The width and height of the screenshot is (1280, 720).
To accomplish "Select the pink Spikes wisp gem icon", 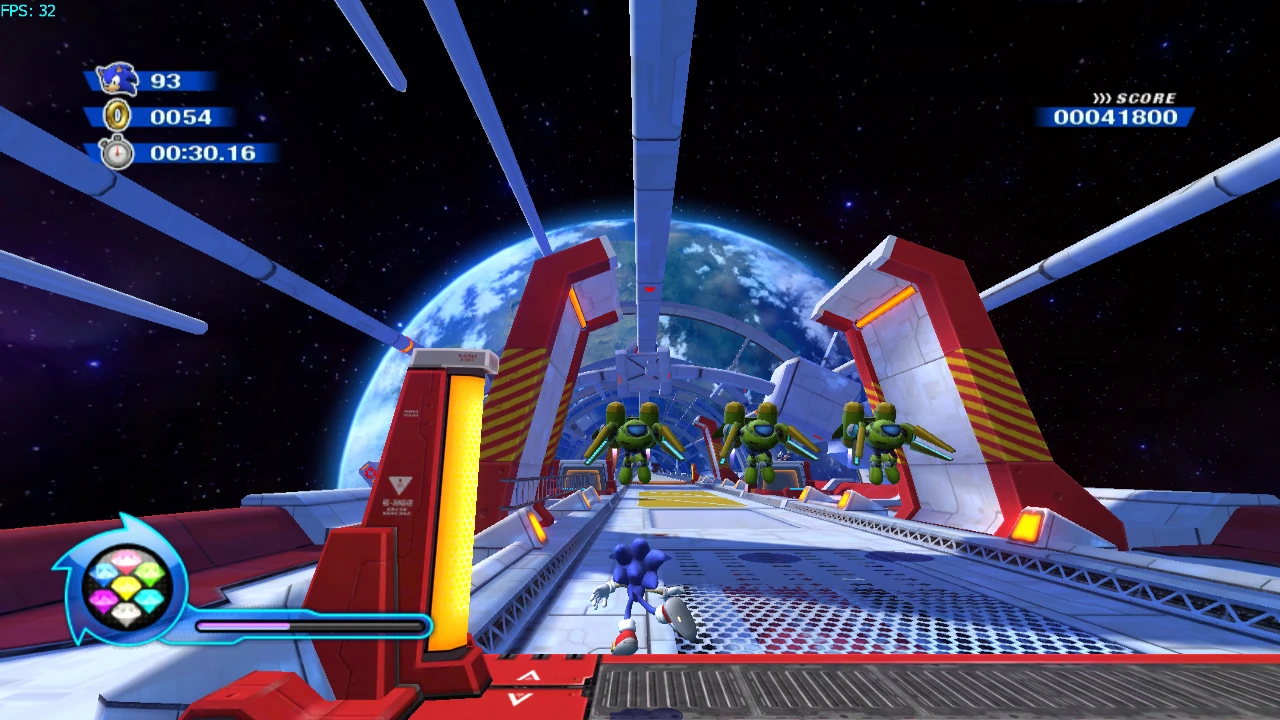I will [x=125, y=558].
